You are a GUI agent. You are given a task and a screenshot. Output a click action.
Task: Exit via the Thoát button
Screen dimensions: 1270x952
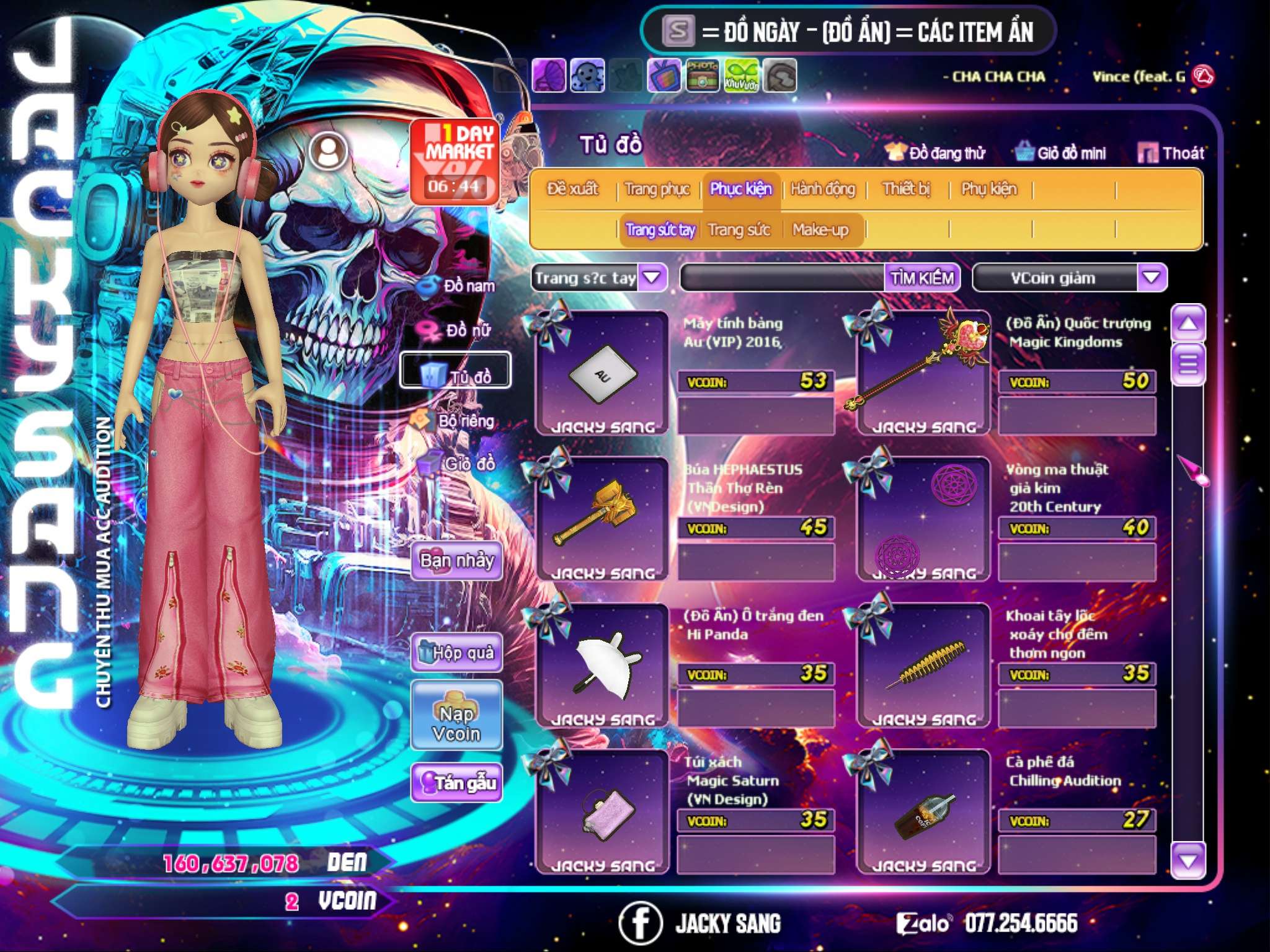[x=1171, y=153]
